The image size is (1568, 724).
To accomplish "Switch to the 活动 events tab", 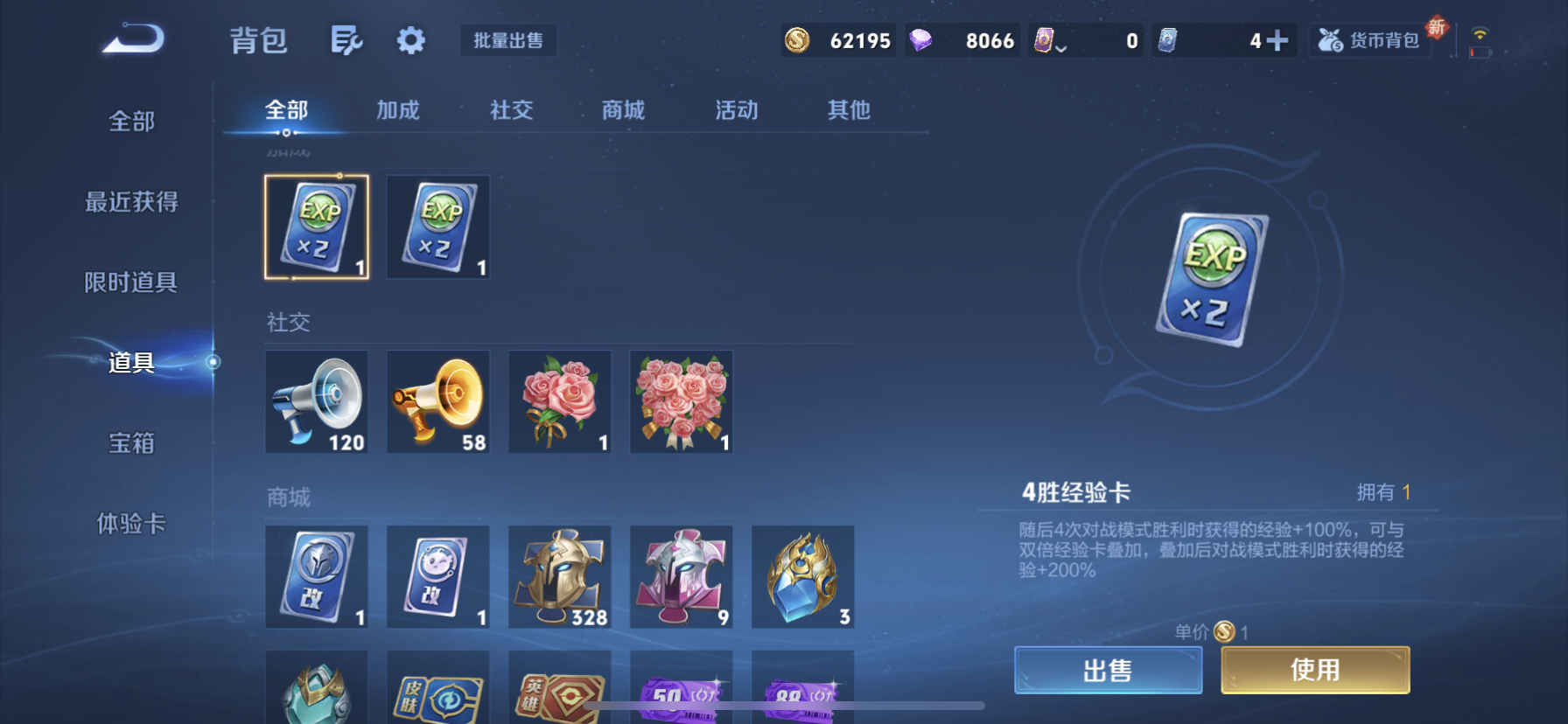I will 737,110.
